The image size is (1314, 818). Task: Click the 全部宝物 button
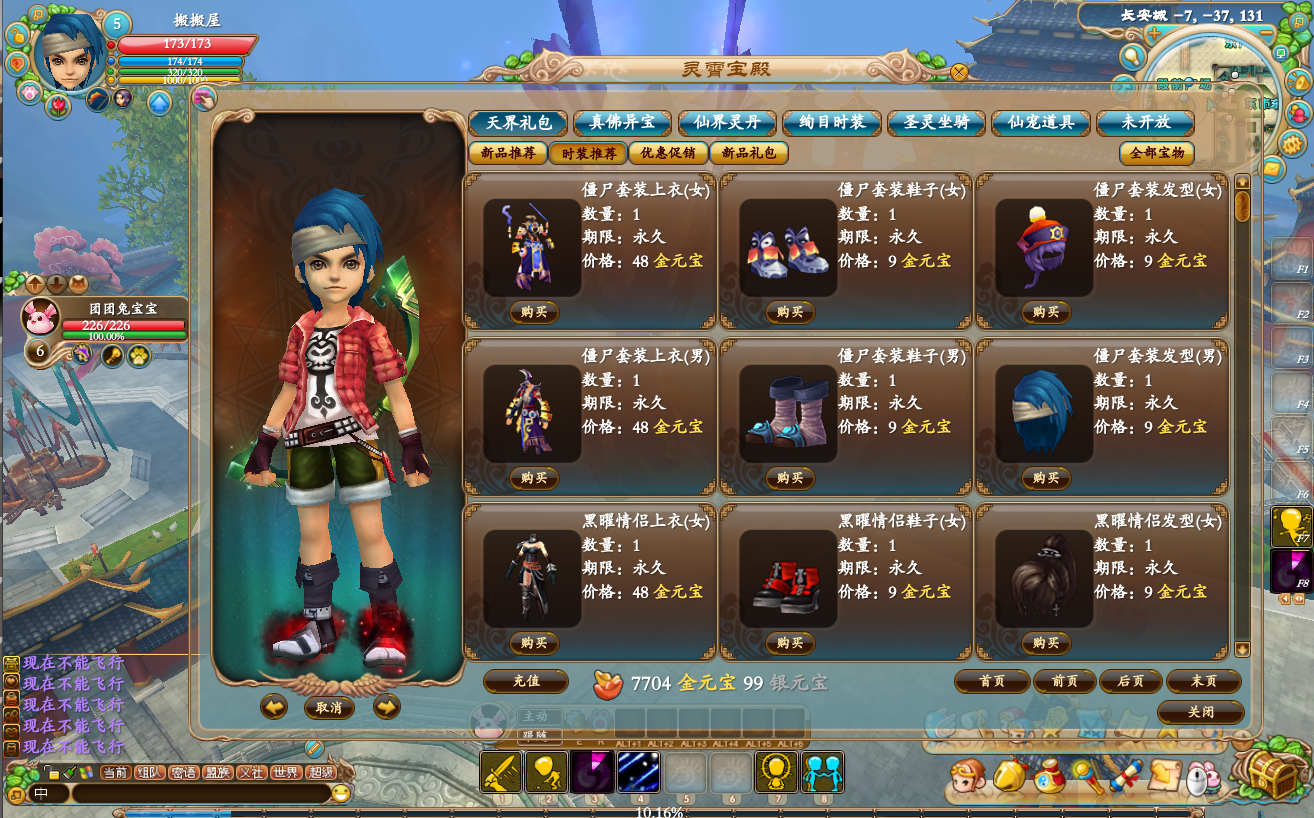tap(1156, 154)
